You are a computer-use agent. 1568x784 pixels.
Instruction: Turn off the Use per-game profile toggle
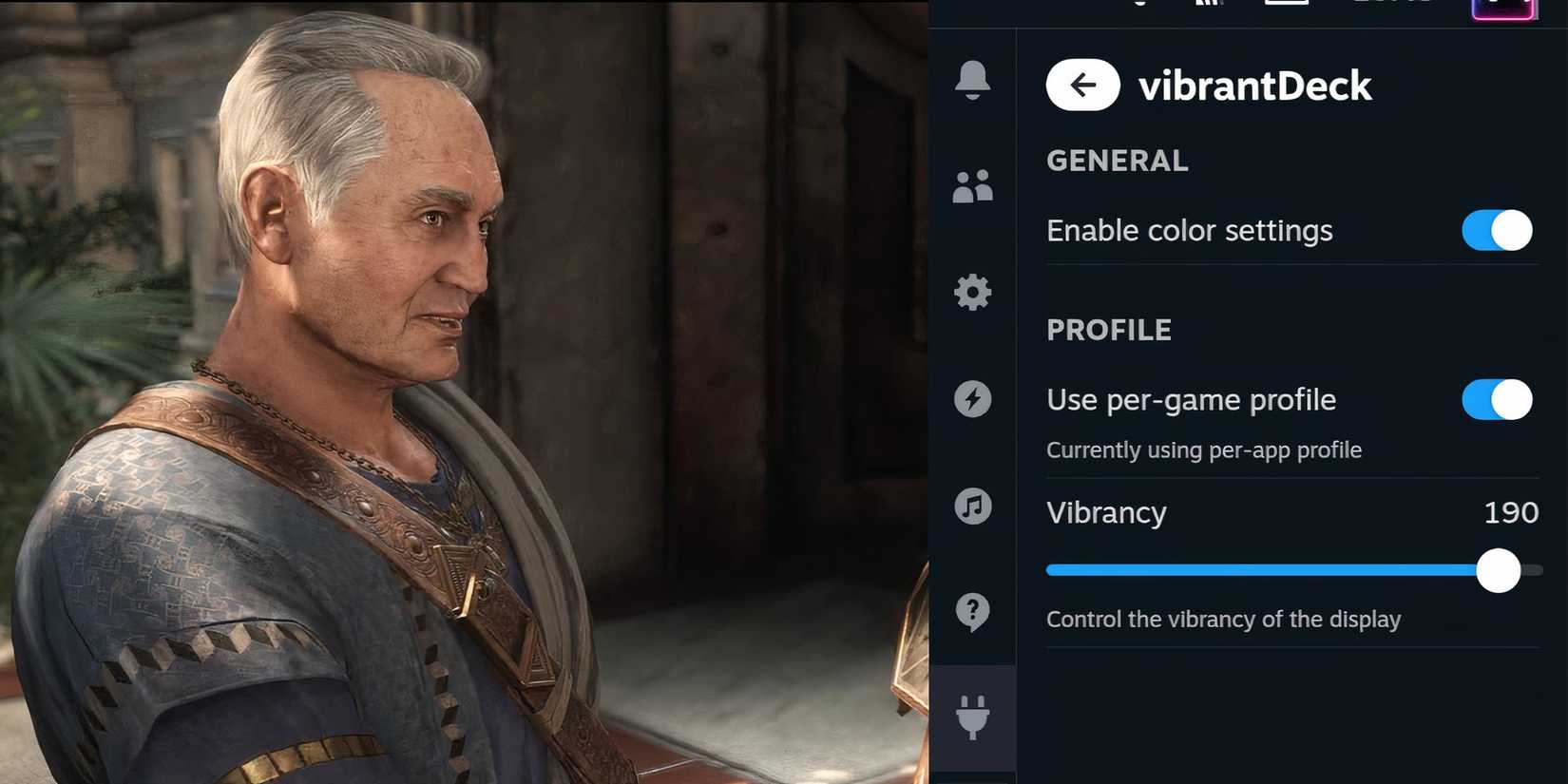click(1496, 399)
